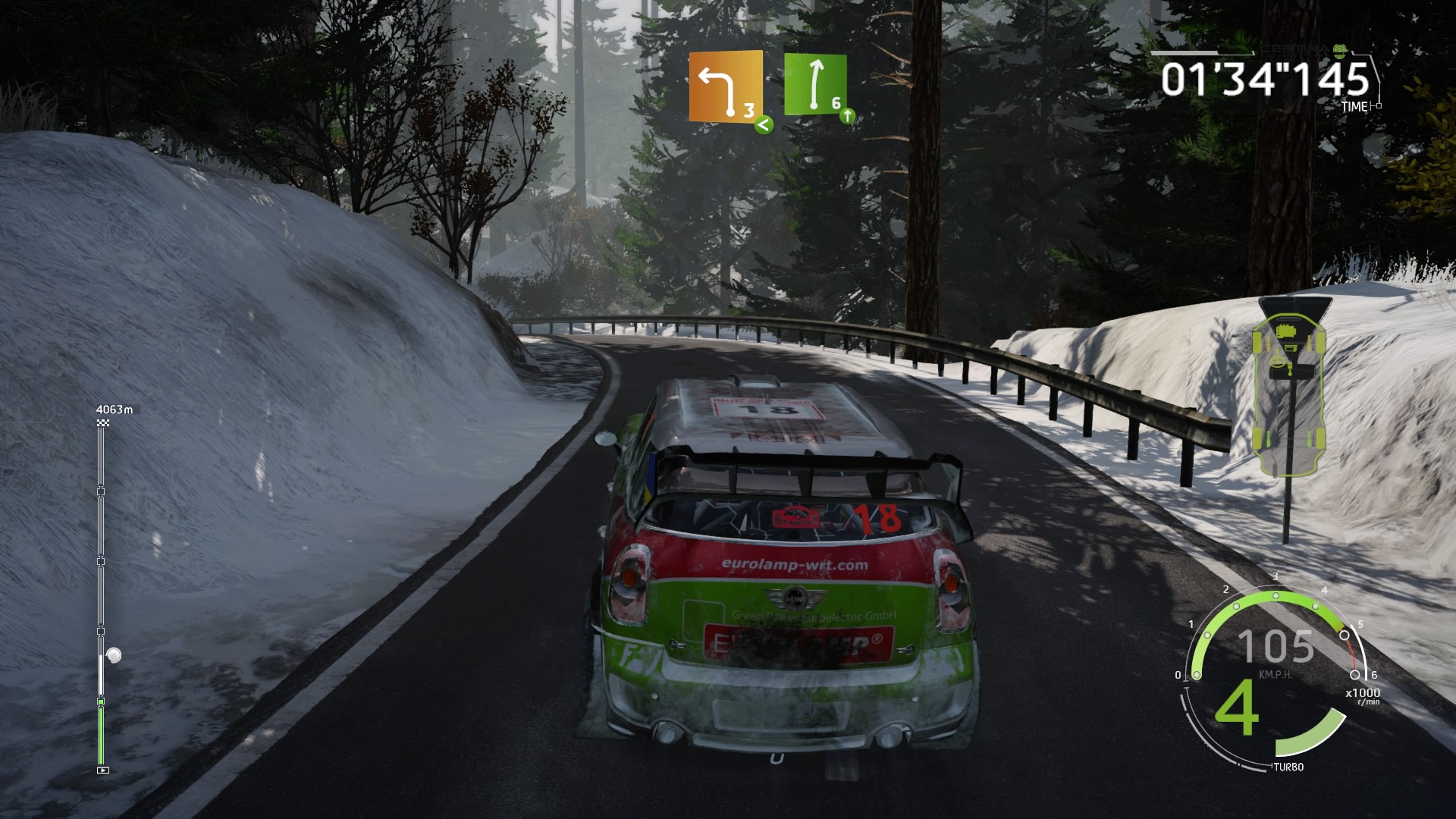Viewport: 1456px width, 819px height.
Task: Select the orange left turn 3 pace note
Action: point(725,86)
